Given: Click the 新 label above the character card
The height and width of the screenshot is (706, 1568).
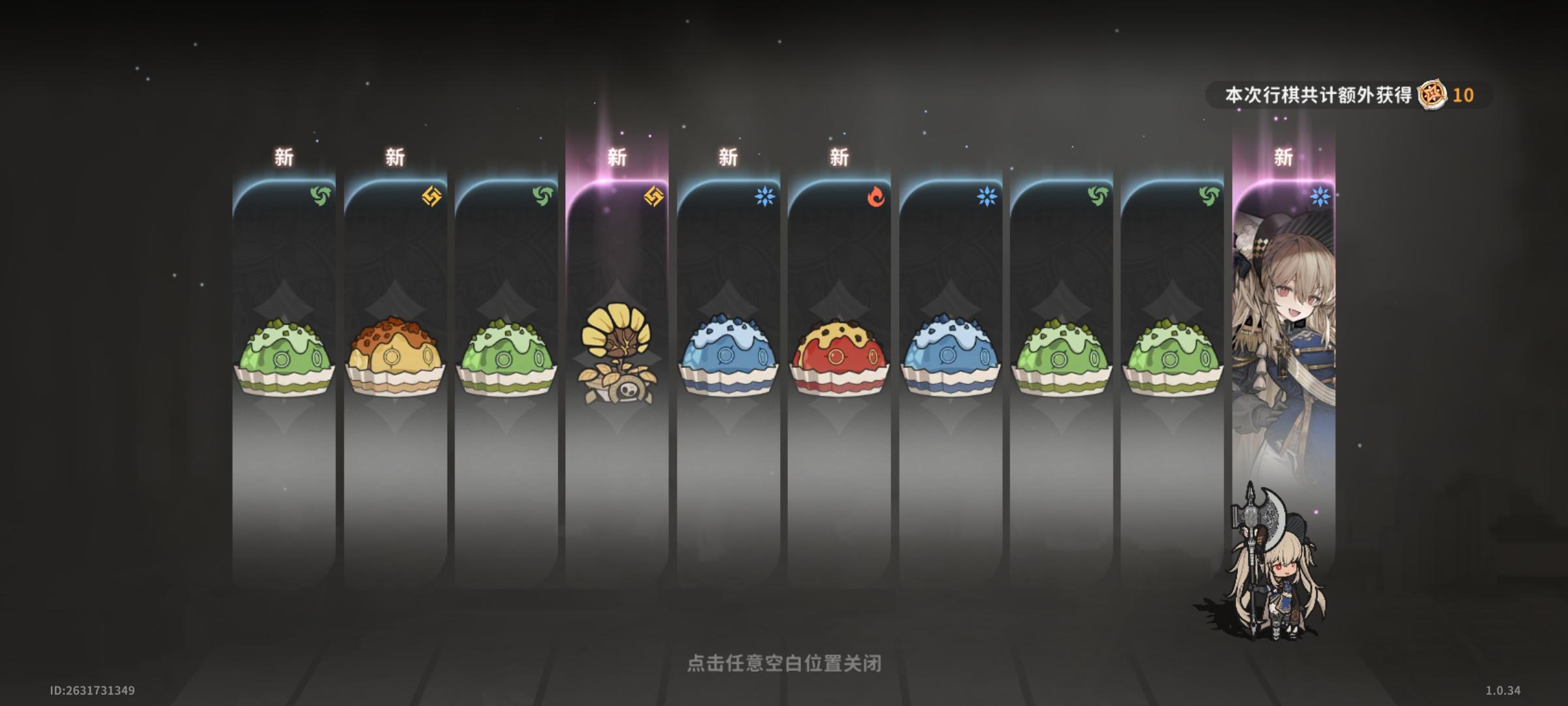Looking at the screenshot, I should (1282, 157).
